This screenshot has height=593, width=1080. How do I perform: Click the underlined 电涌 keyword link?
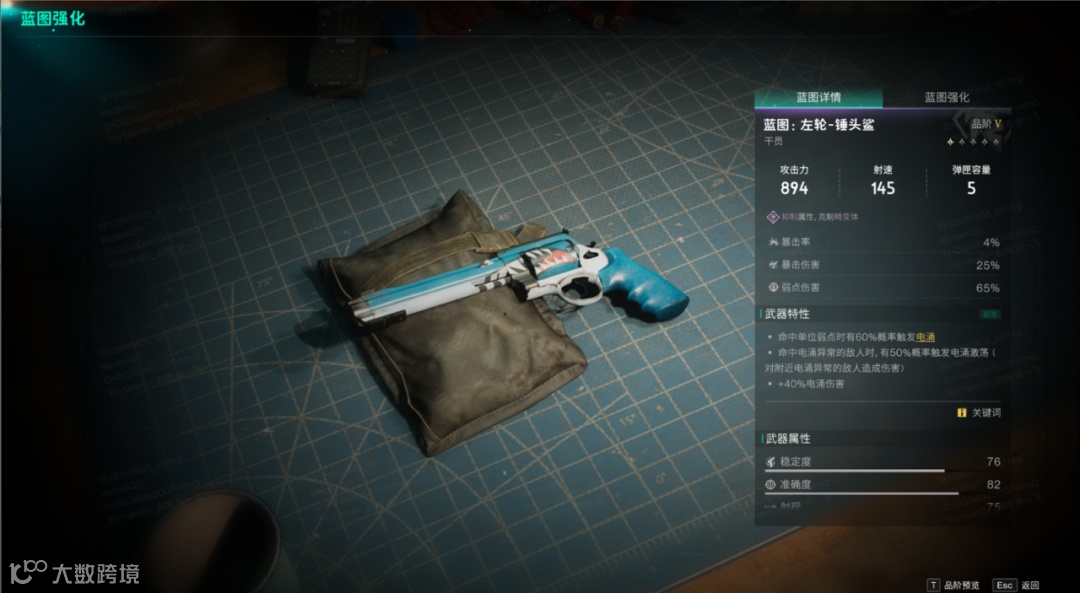pyautogui.click(x=927, y=337)
